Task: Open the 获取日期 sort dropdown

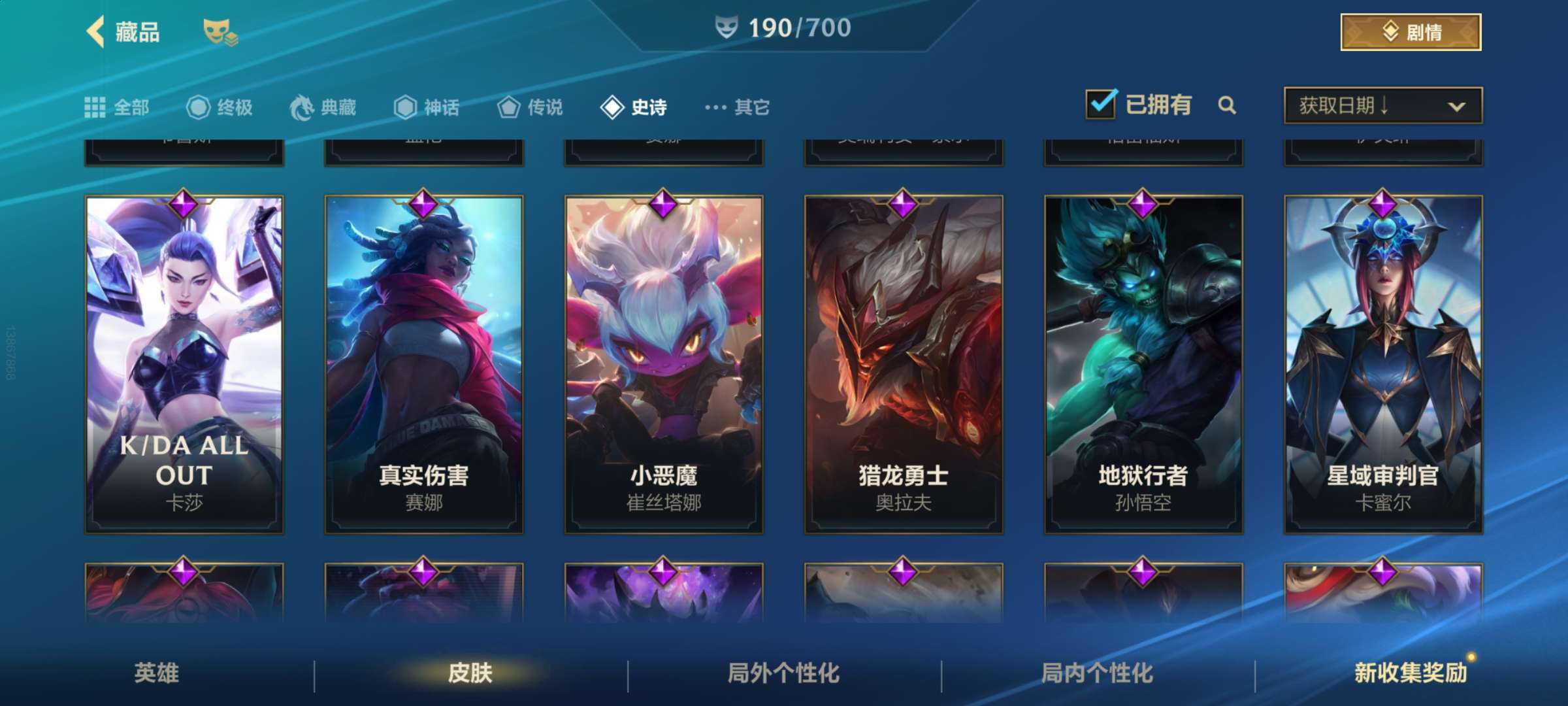Action: [1382, 105]
